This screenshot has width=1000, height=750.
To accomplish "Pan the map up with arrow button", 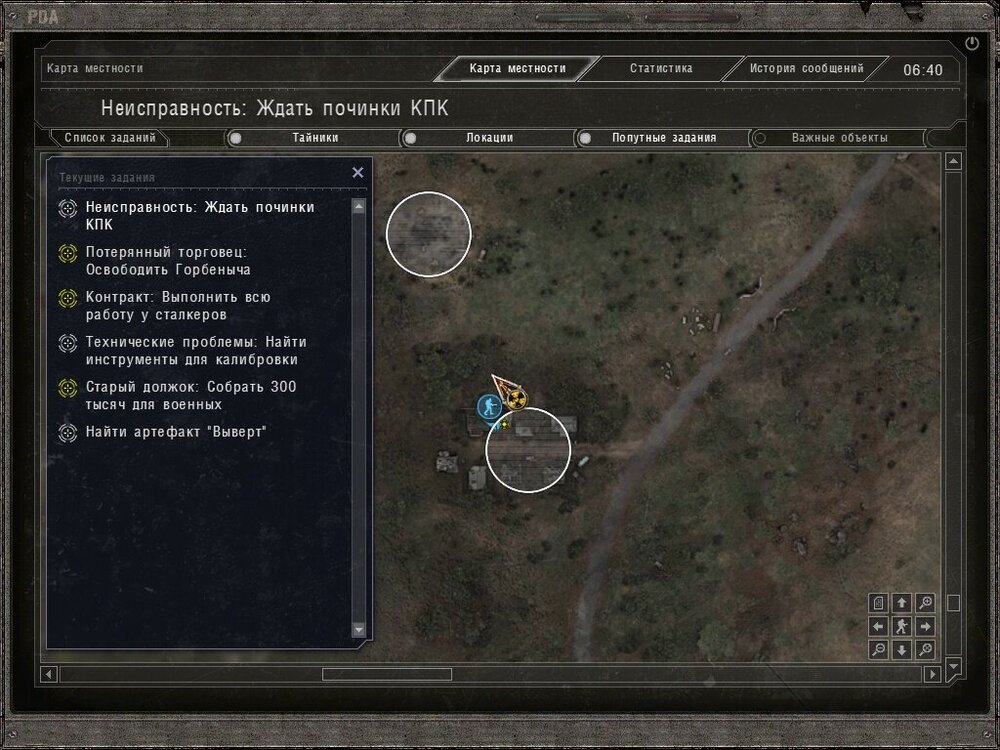I will [x=902, y=603].
